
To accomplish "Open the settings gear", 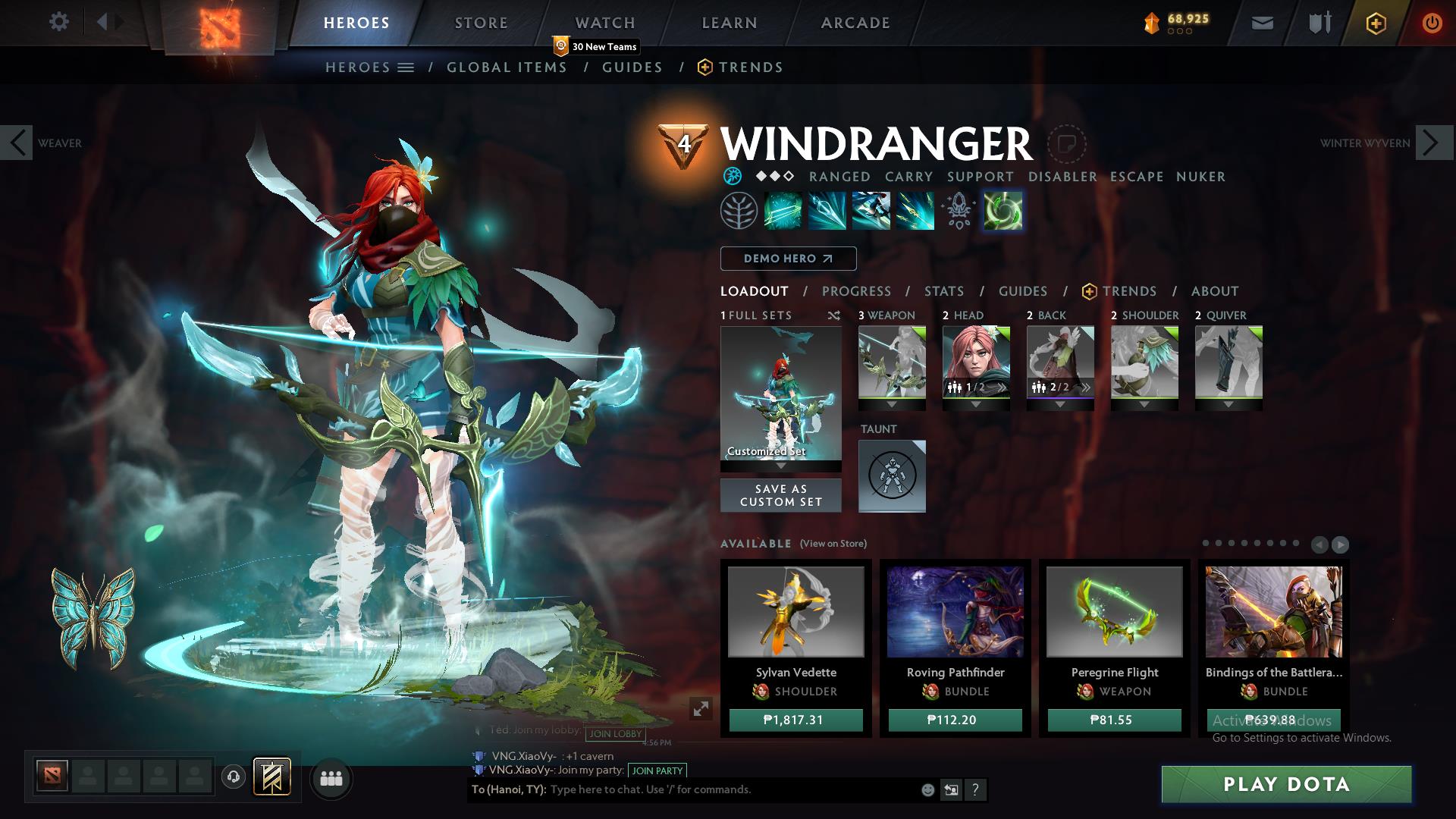I will 59,22.
